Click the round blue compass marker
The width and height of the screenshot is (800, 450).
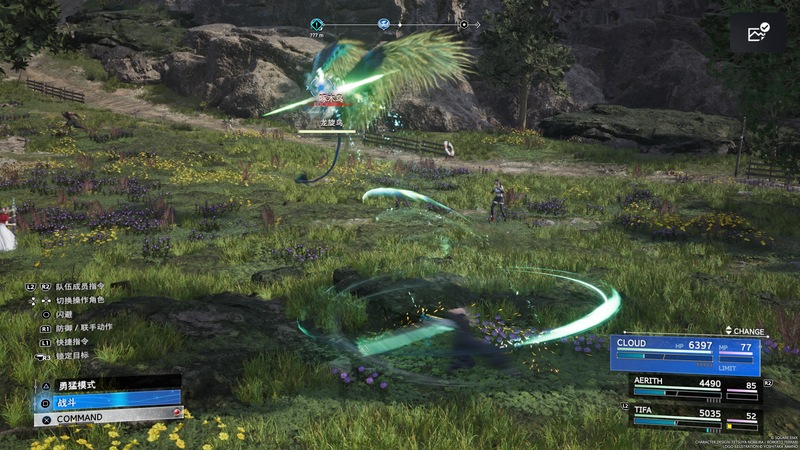[x=384, y=24]
